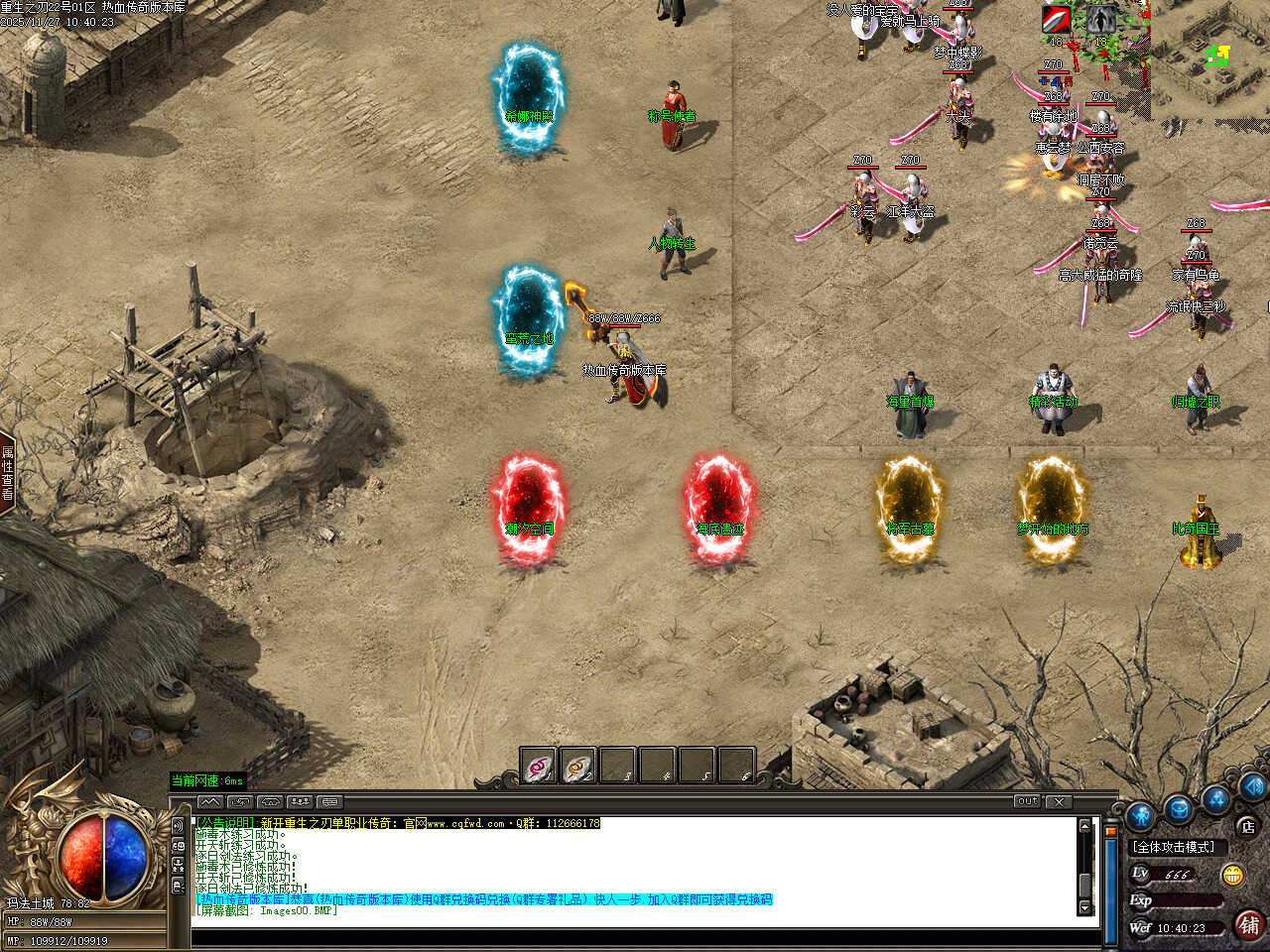1270x952 pixels.
Task: Open the 店 shop button
Action: click(1247, 825)
